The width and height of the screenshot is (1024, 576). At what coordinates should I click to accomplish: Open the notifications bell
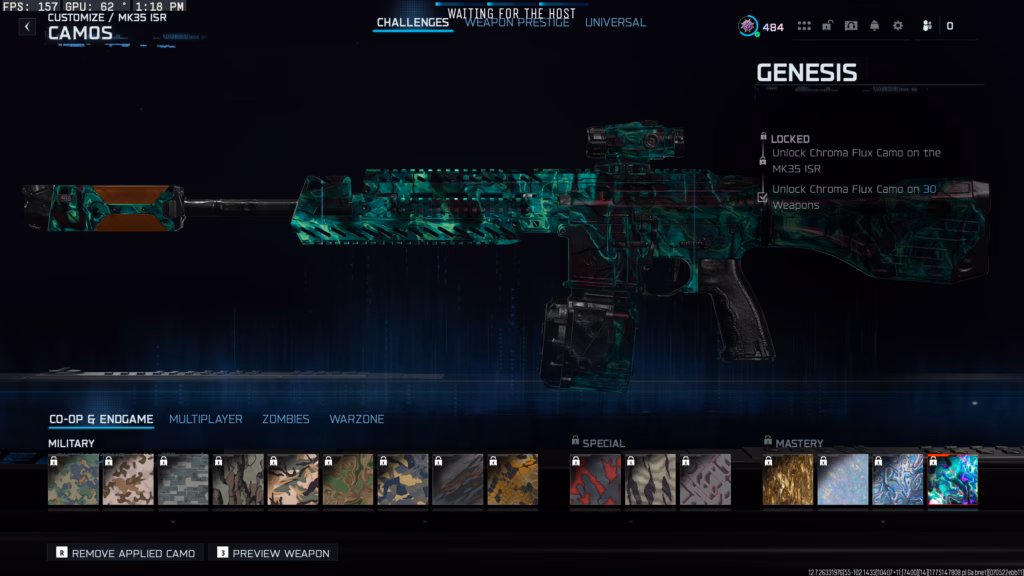tap(874, 26)
